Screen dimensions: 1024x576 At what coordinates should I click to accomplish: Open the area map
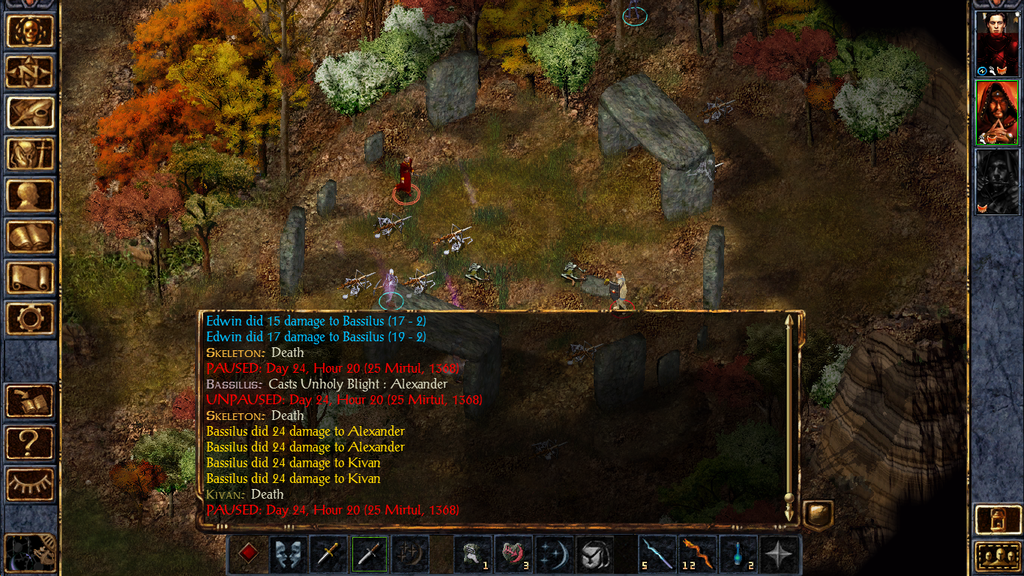click(30, 72)
